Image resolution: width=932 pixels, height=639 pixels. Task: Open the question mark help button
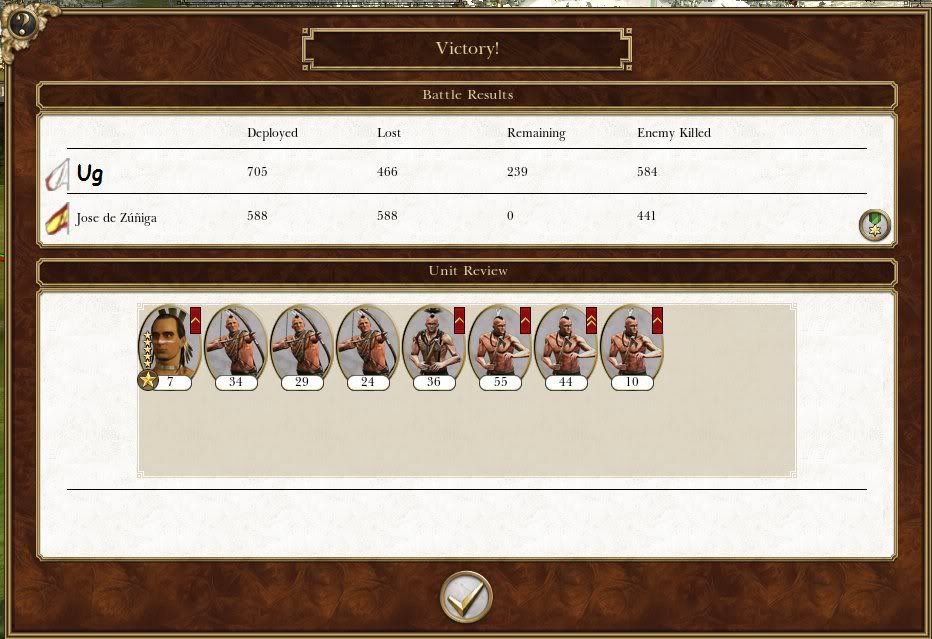[24, 23]
